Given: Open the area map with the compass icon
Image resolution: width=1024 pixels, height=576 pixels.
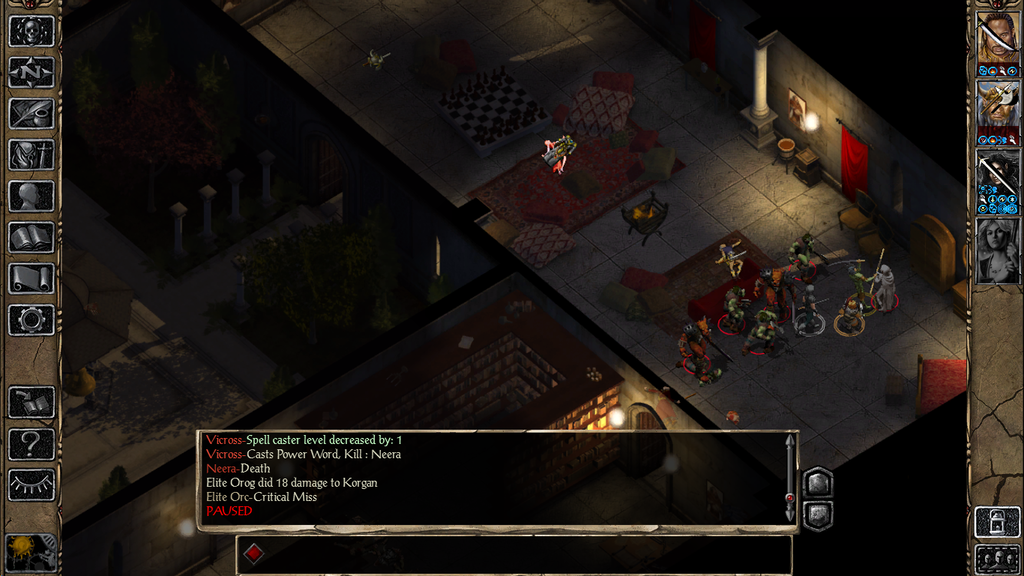Looking at the screenshot, I should [31, 72].
